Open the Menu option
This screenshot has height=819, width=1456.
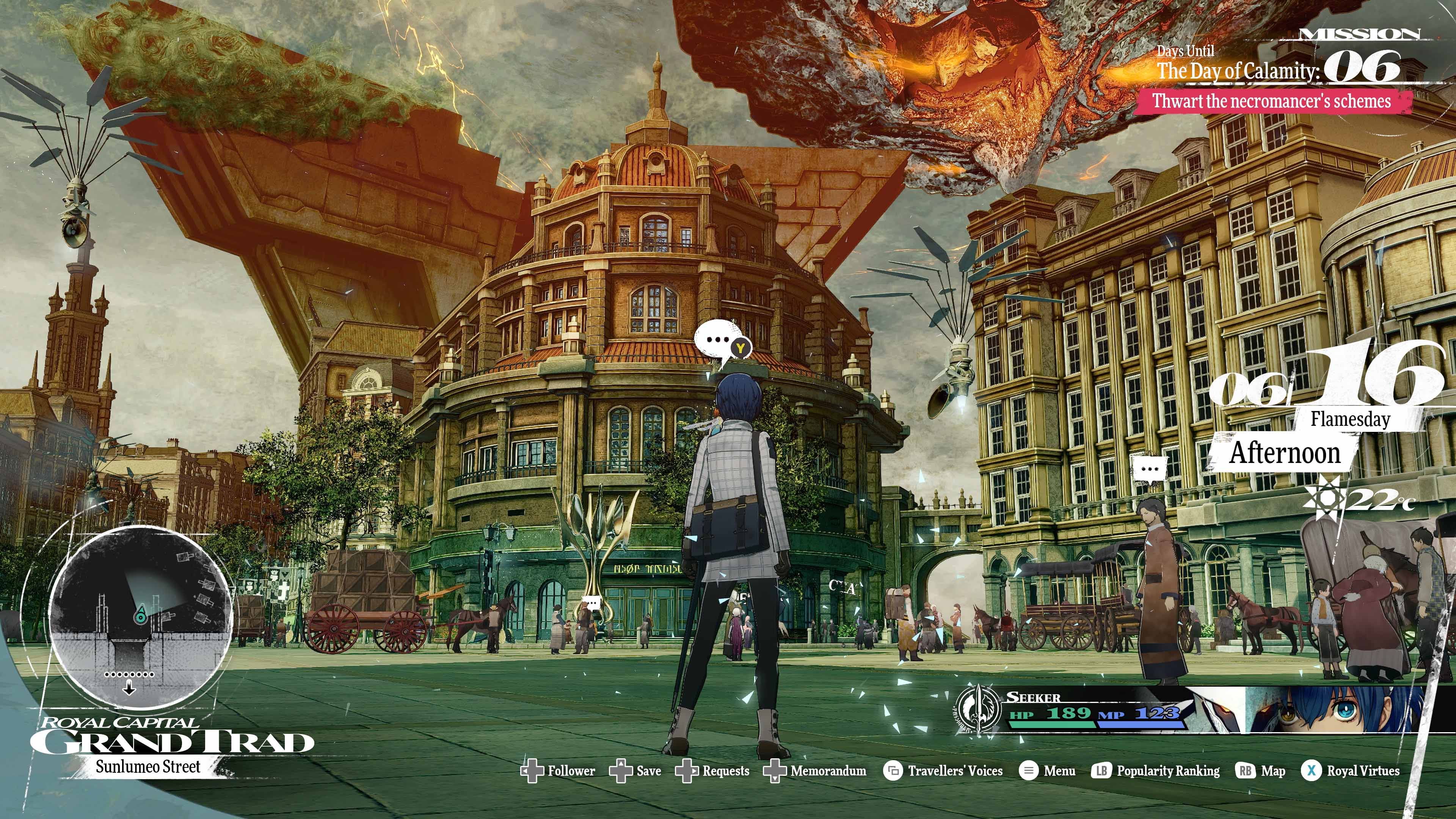pyautogui.click(x=1059, y=771)
